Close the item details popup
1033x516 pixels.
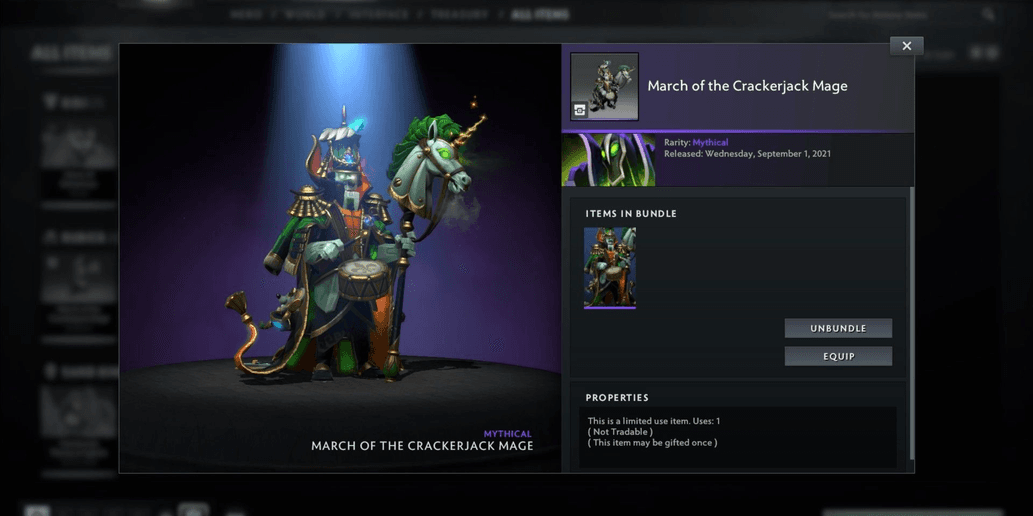click(906, 46)
